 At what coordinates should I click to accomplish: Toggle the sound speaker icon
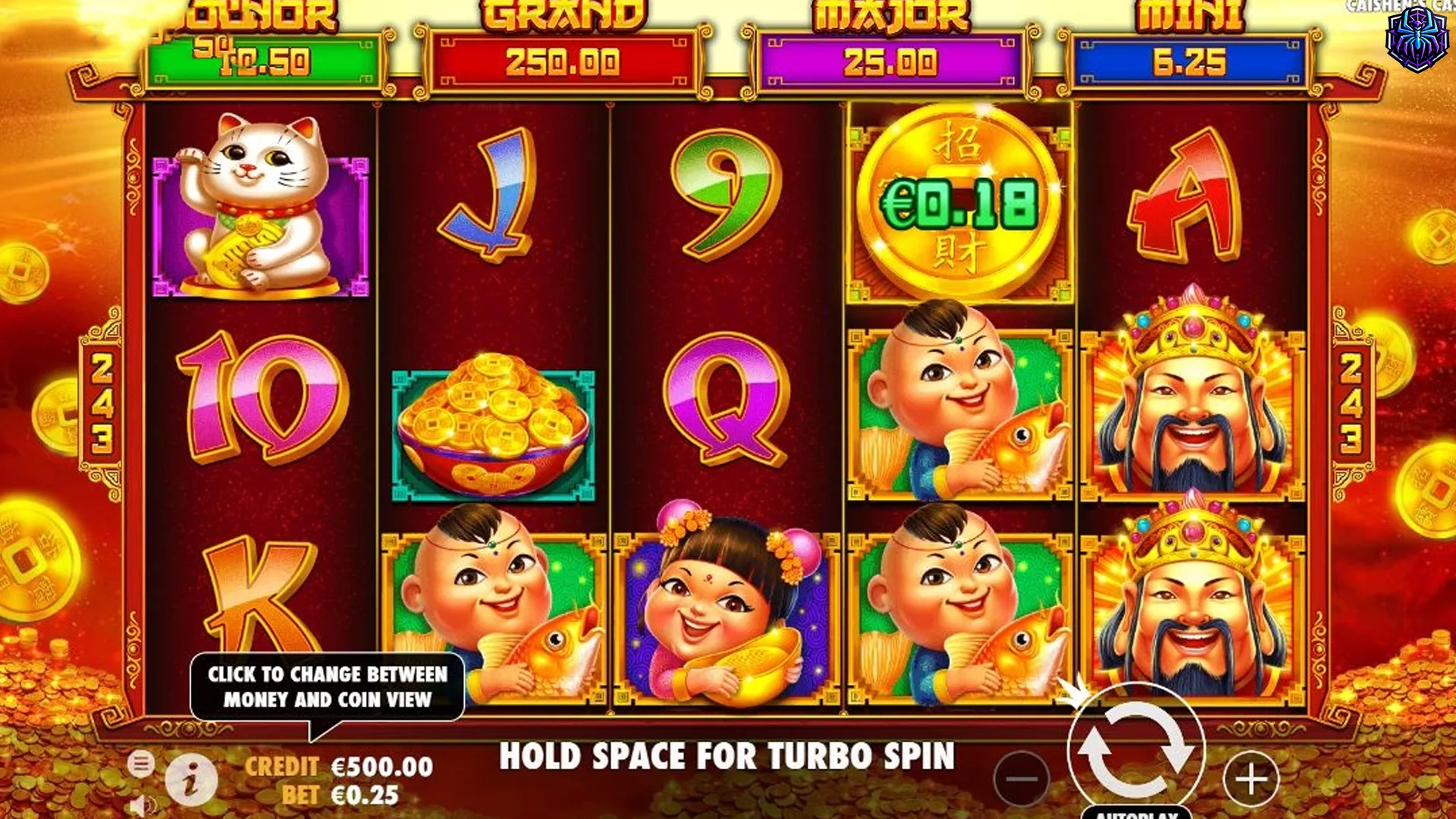coord(141,805)
